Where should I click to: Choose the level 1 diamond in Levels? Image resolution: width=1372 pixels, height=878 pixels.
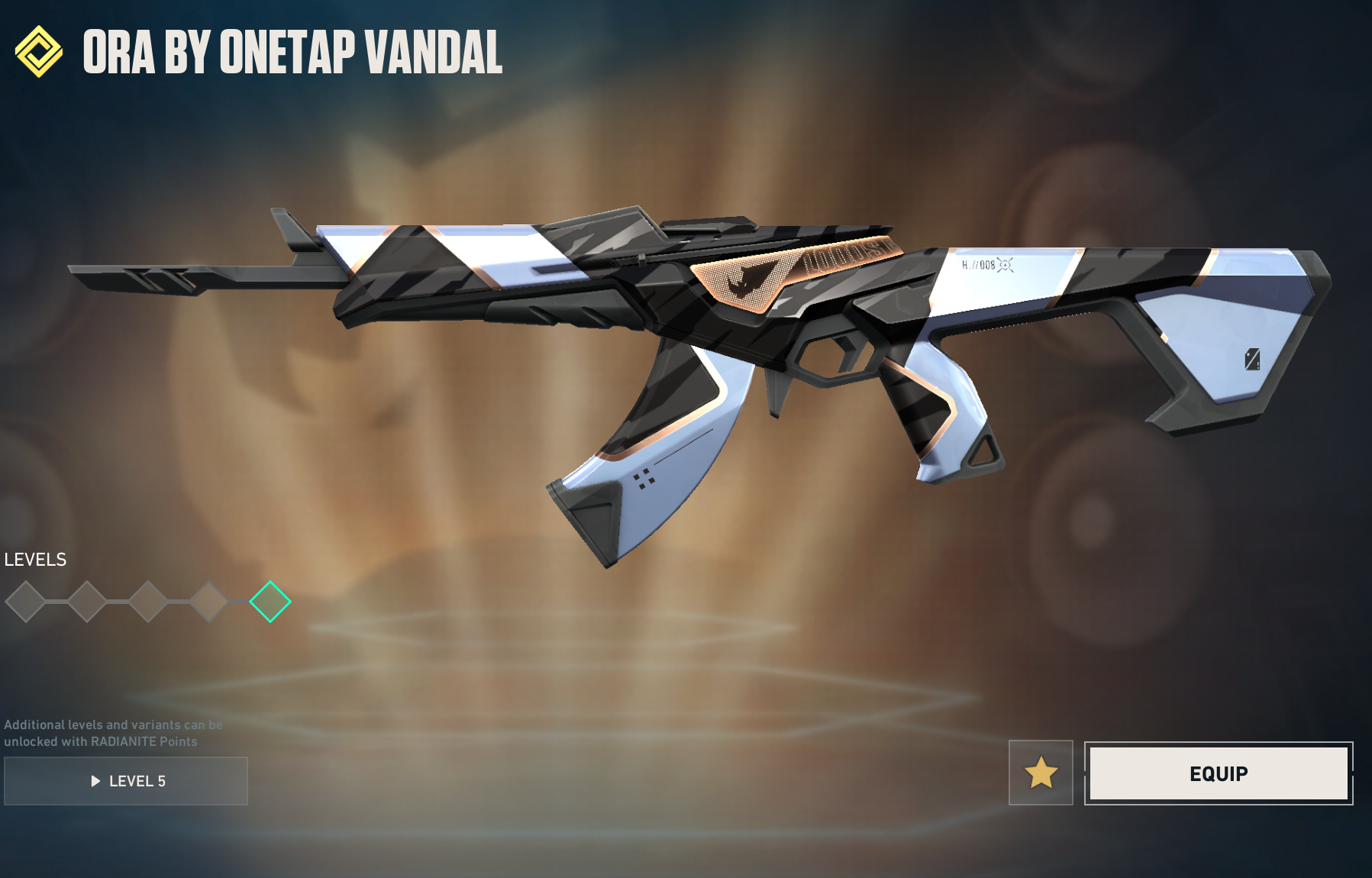click(x=26, y=602)
